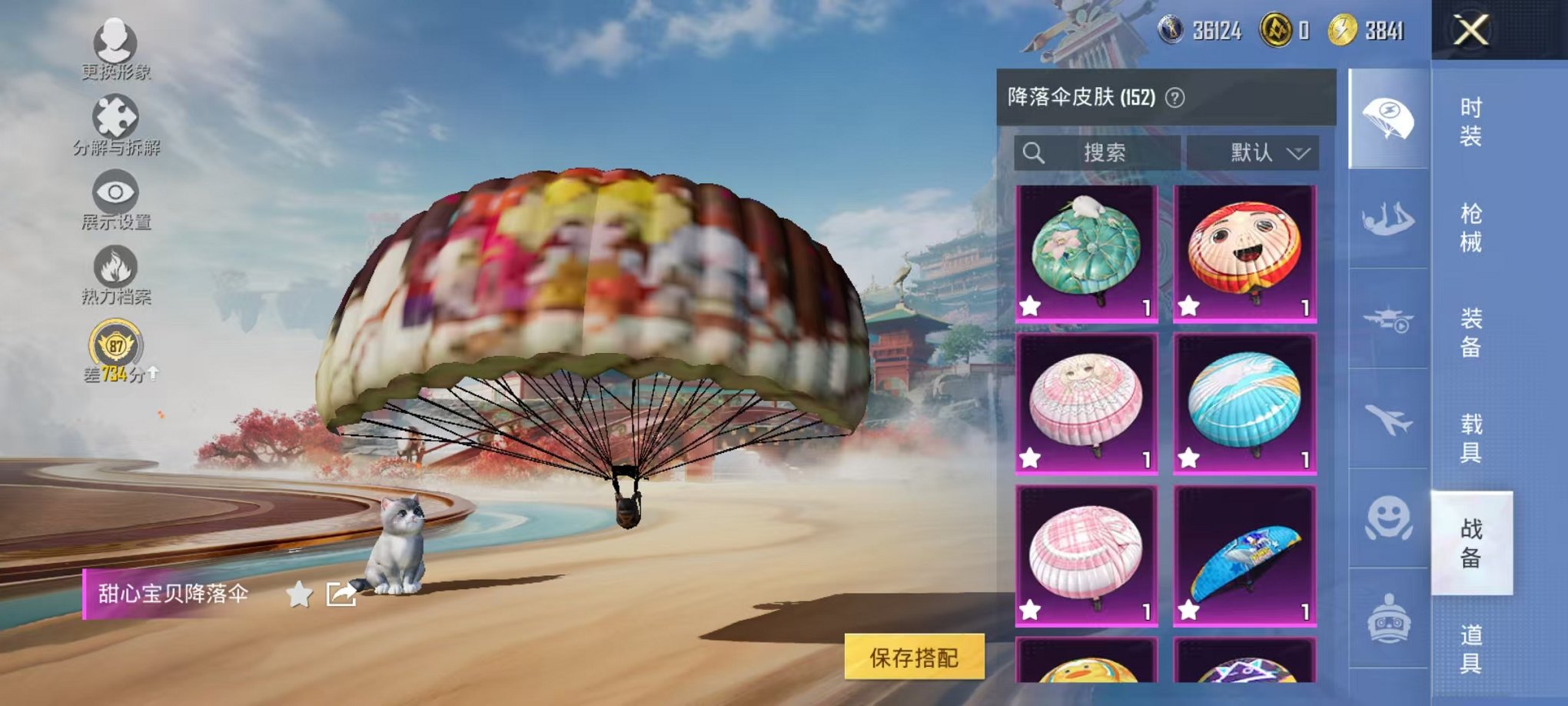
Task: Favorite the 甜心宝贝降落伞 with the star
Action: click(297, 594)
